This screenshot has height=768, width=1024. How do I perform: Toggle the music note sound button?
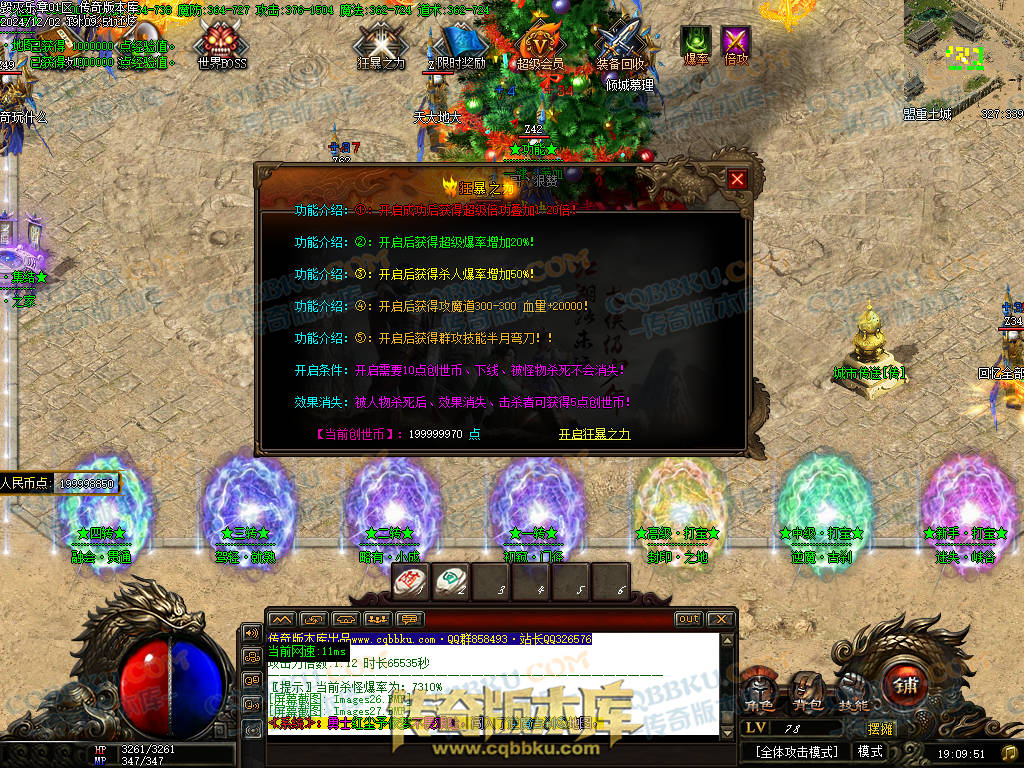coord(1010,752)
